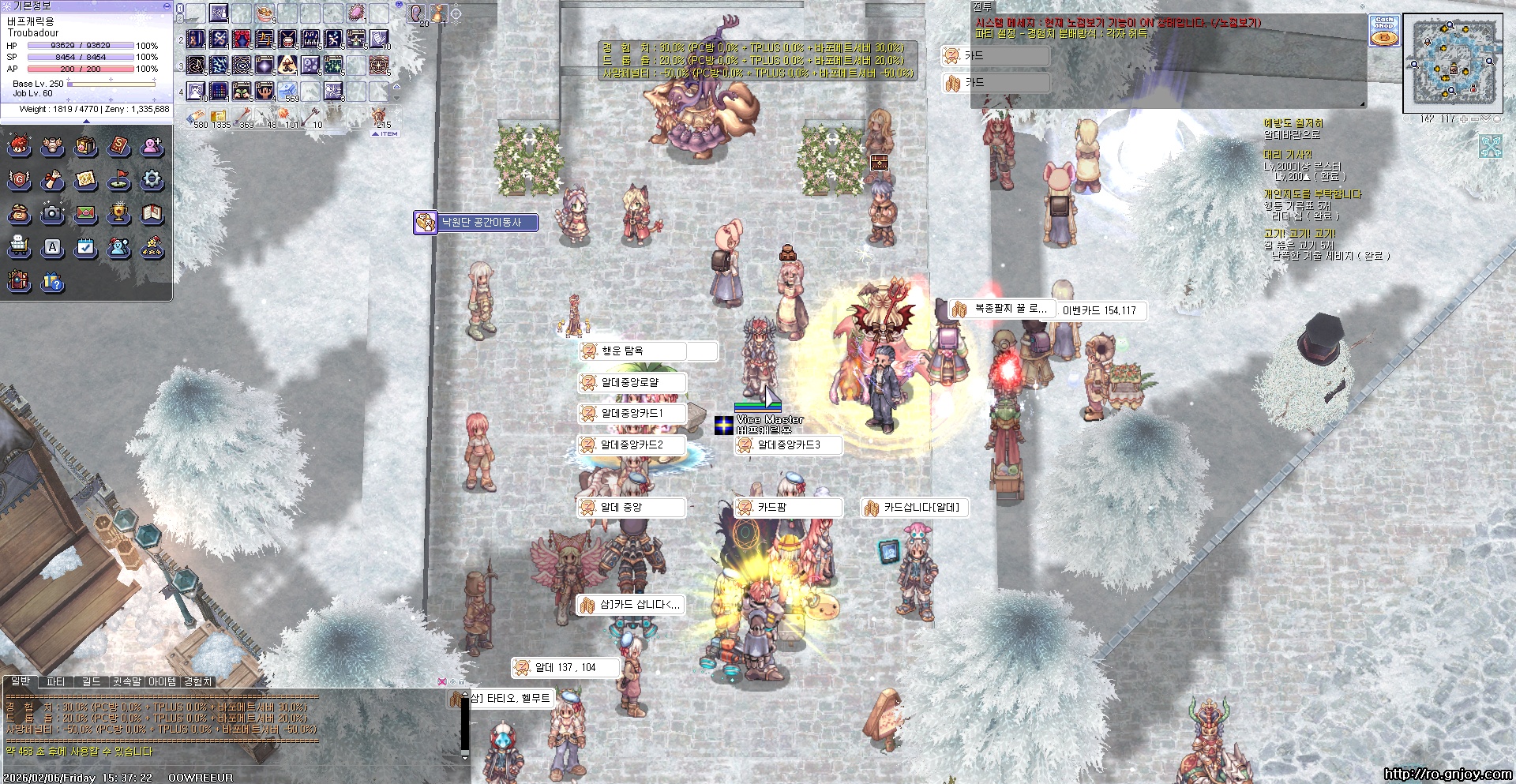Open the red S skill book icon
Screen dimensions: 1516x784
pos(118,146)
